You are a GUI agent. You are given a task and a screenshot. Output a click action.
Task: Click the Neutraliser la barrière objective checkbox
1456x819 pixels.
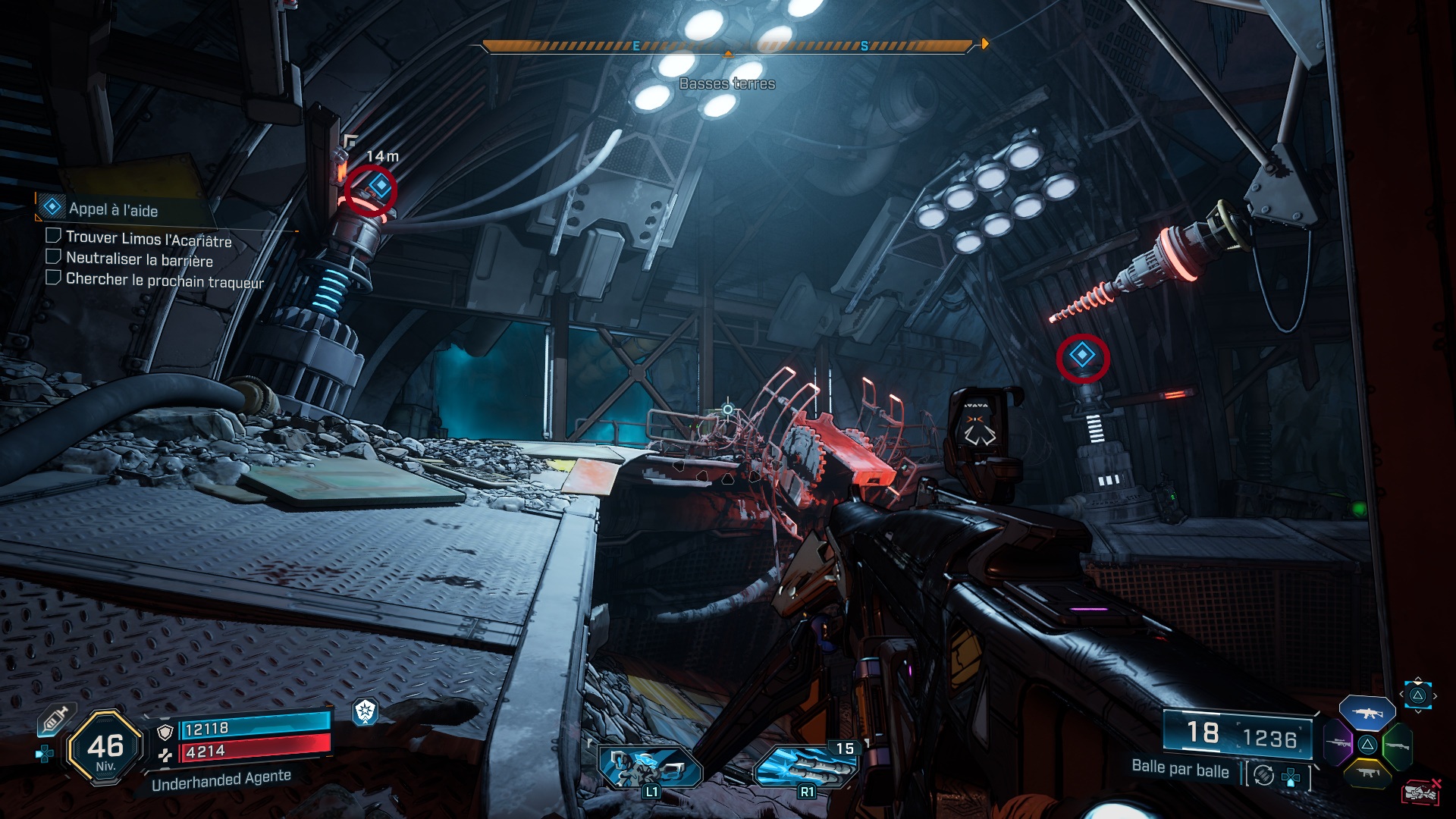[x=54, y=257]
